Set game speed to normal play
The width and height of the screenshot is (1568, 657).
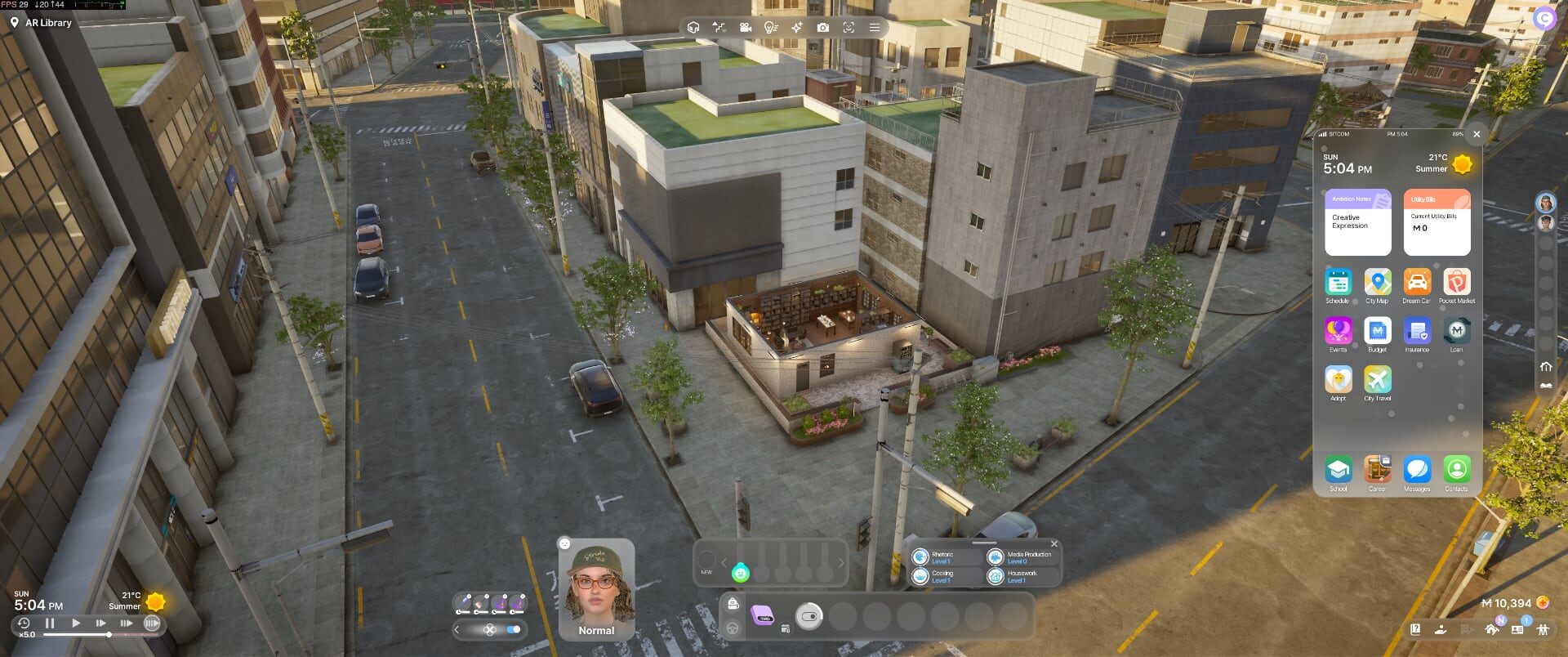(76, 623)
